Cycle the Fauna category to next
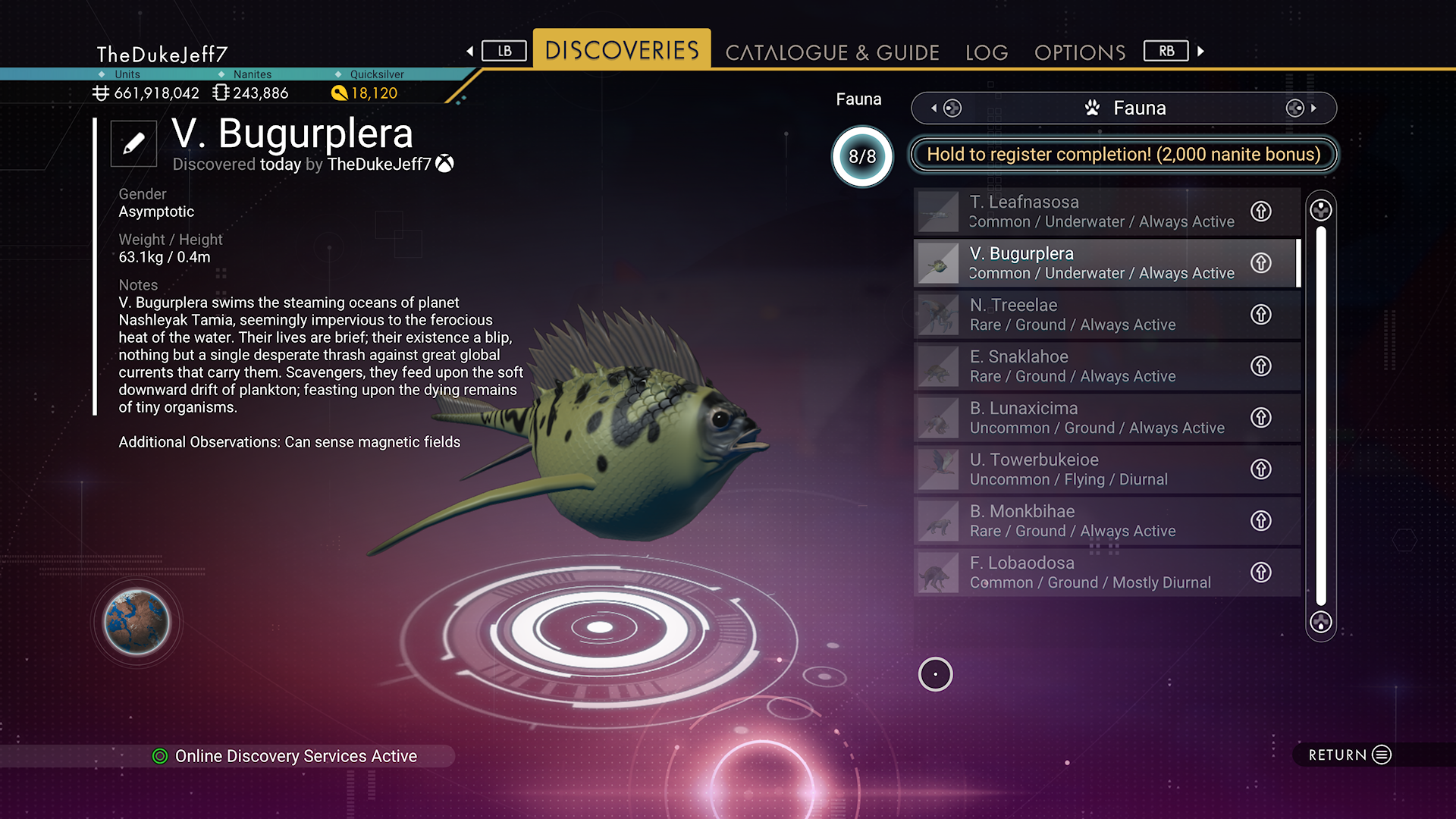Viewport: 1456px width, 819px height. pos(1302,108)
